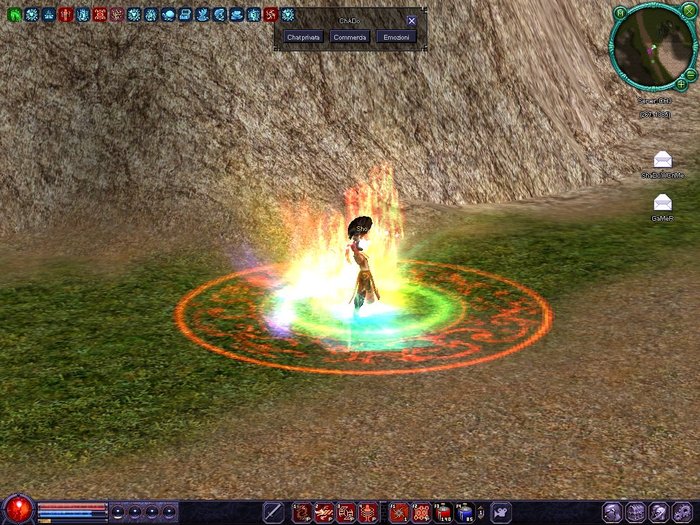Click the fish-shaped icon on the hotbar

499,513
